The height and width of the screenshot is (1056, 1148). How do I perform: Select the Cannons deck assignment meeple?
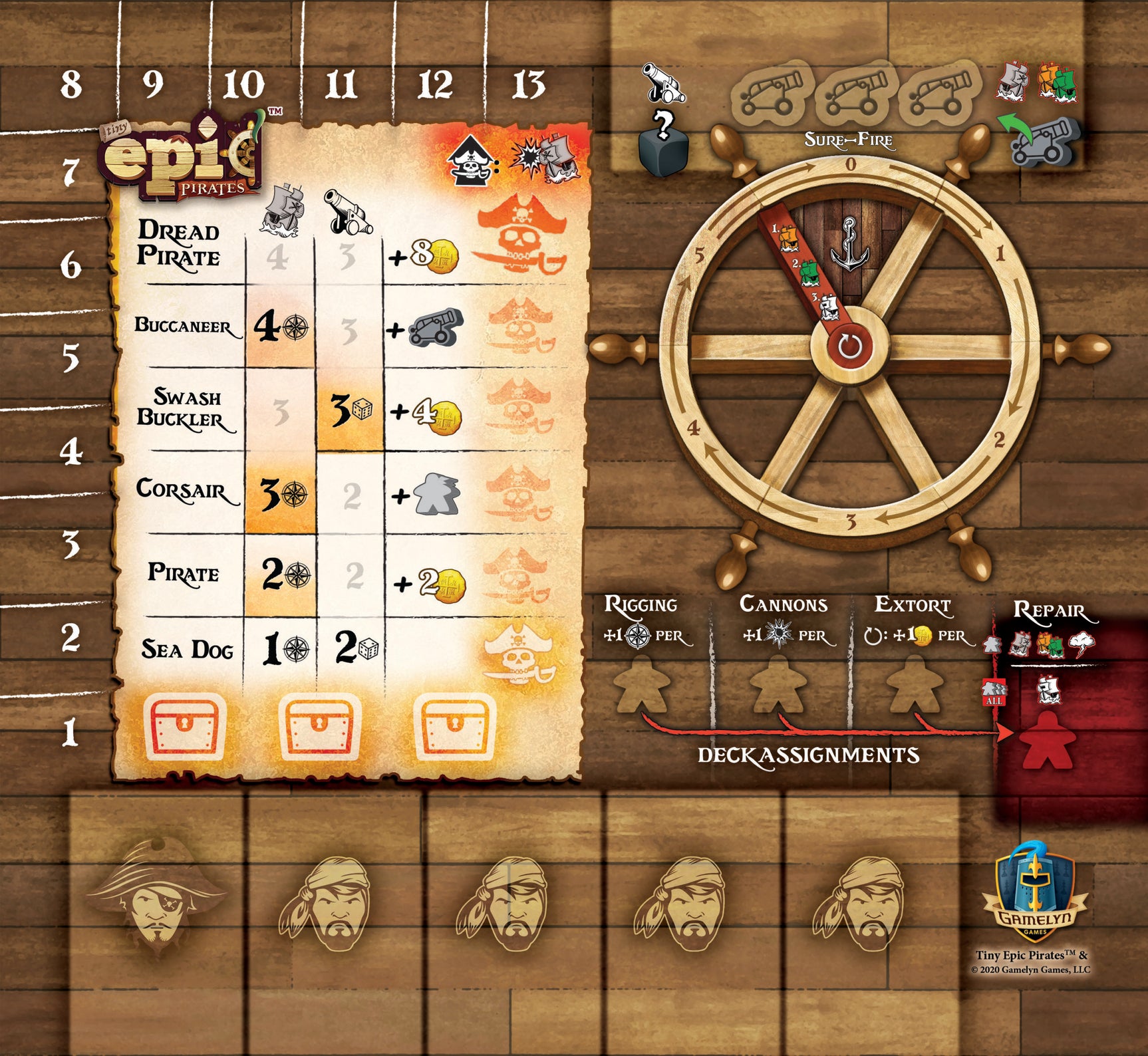pos(776,685)
